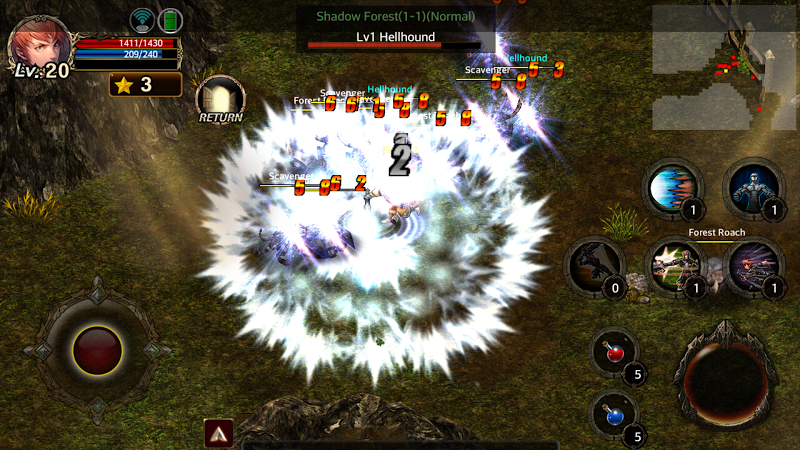Hit the large round attack button
This screenshot has width=800, height=450.
[x=728, y=375]
